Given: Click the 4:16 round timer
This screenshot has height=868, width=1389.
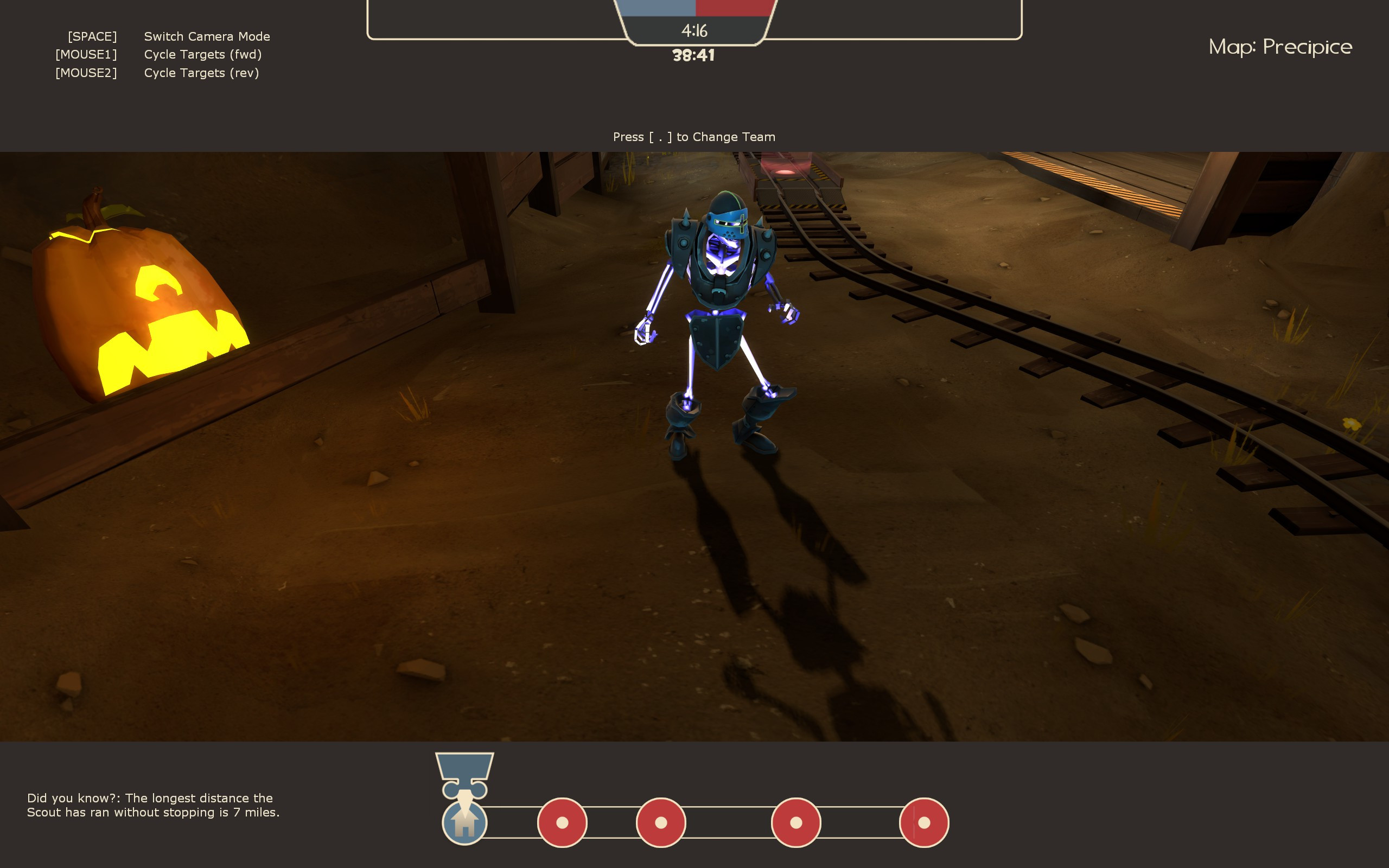Looking at the screenshot, I should click(694, 31).
